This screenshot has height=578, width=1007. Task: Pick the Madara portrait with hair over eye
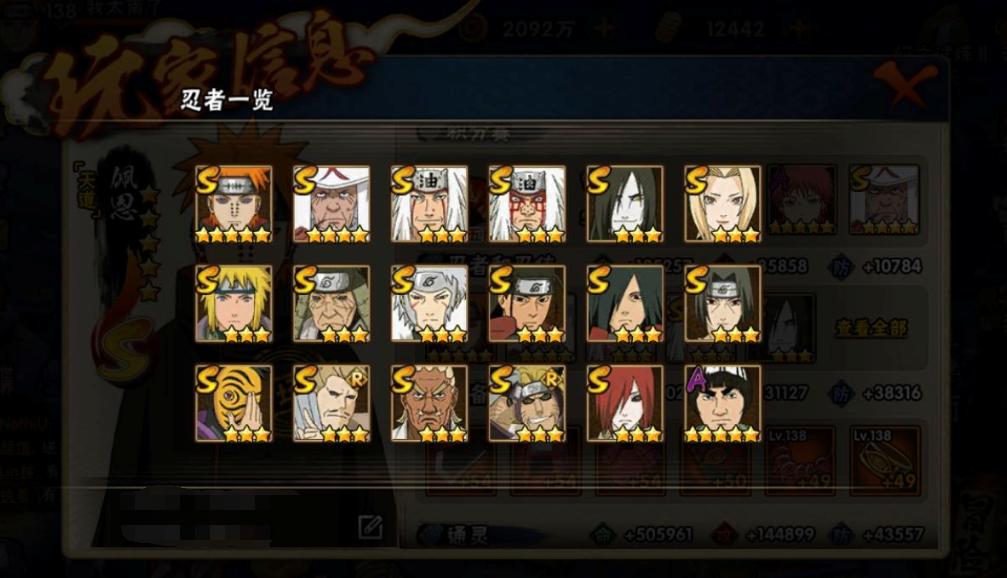coord(625,303)
